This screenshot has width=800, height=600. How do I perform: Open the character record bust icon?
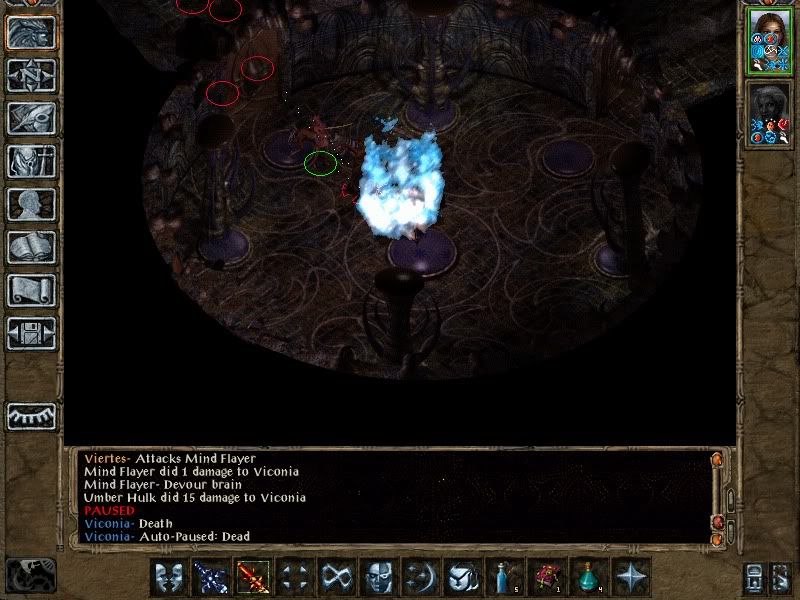tap(32, 204)
